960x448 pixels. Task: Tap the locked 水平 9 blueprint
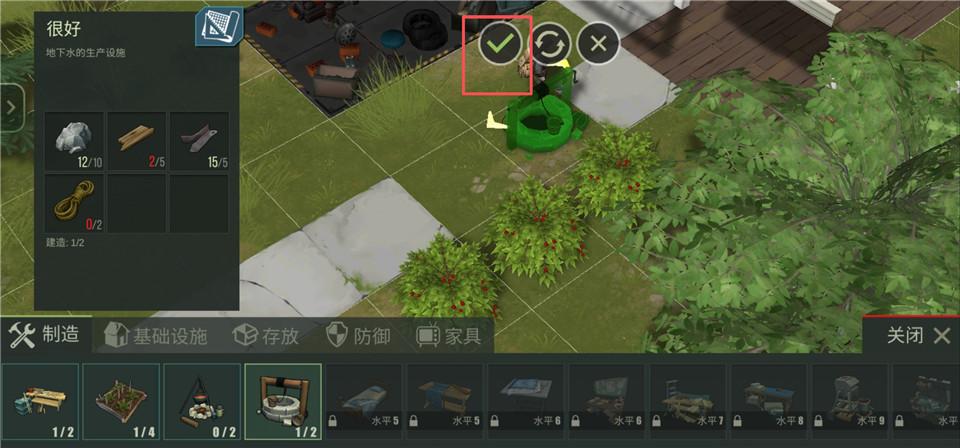coord(851,401)
